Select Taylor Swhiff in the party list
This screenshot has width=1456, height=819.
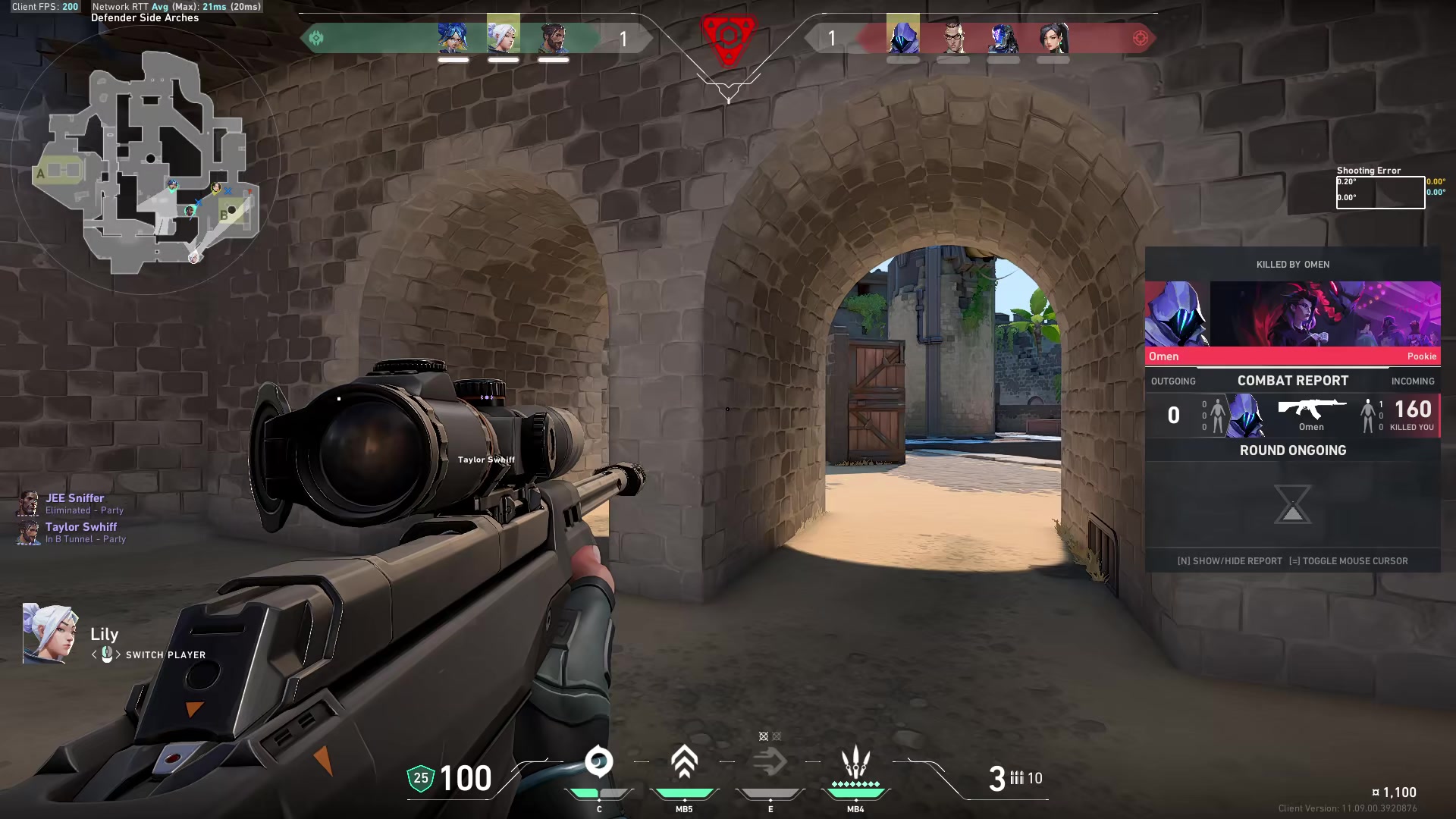coord(80,527)
